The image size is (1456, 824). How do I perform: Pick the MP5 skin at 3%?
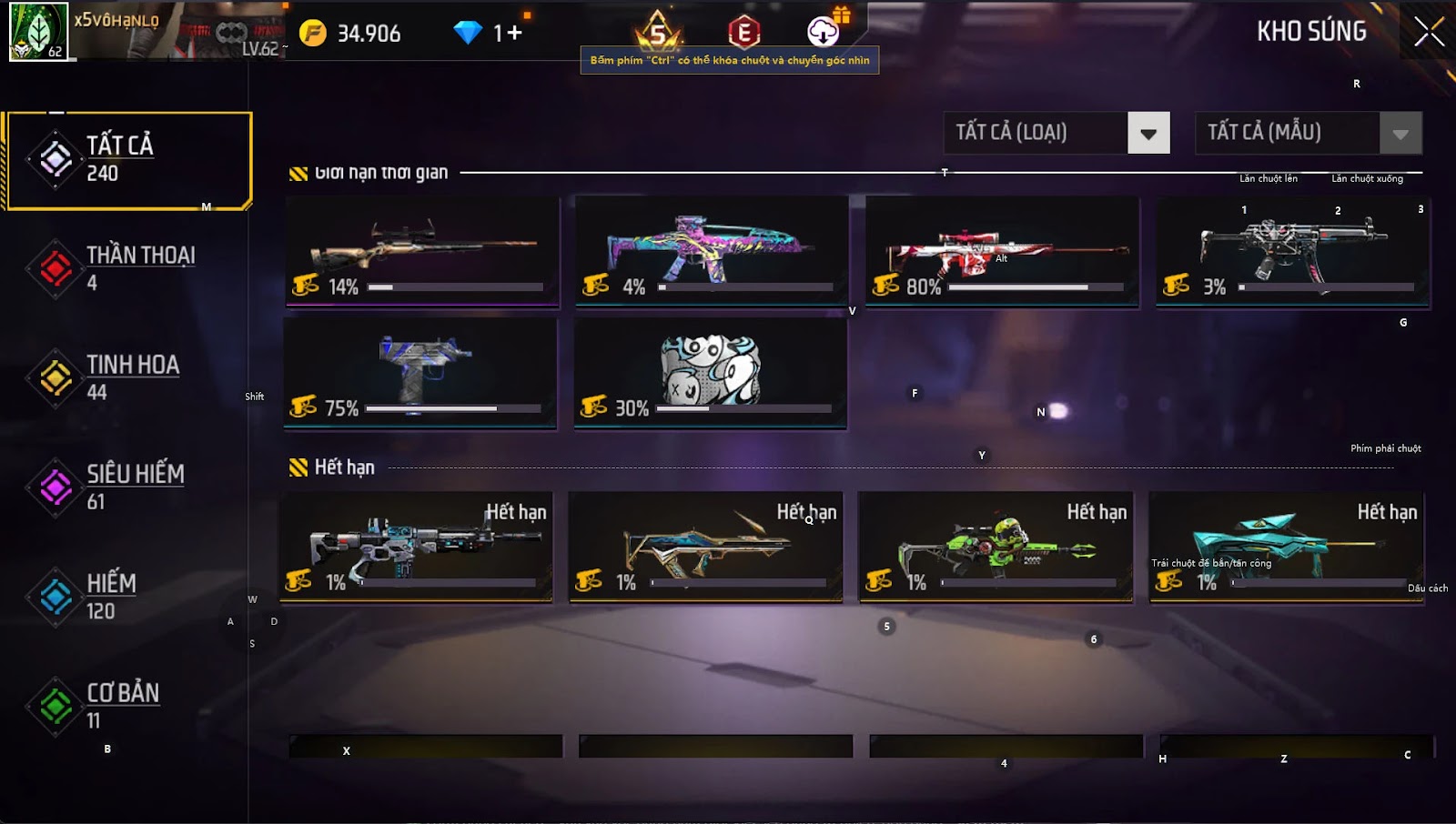(1292, 251)
